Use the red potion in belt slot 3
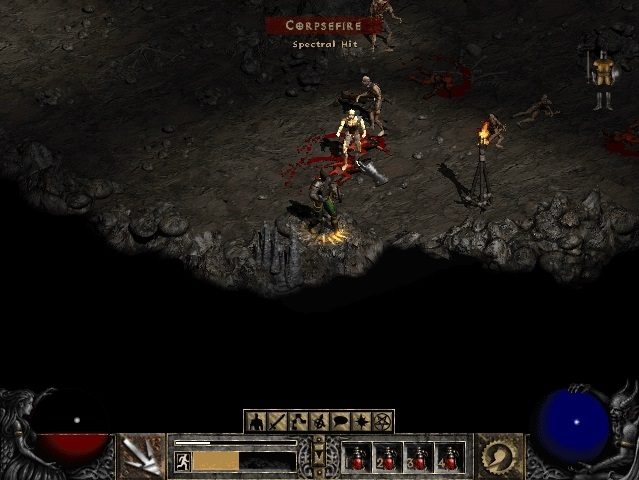 click(x=419, y=458)
